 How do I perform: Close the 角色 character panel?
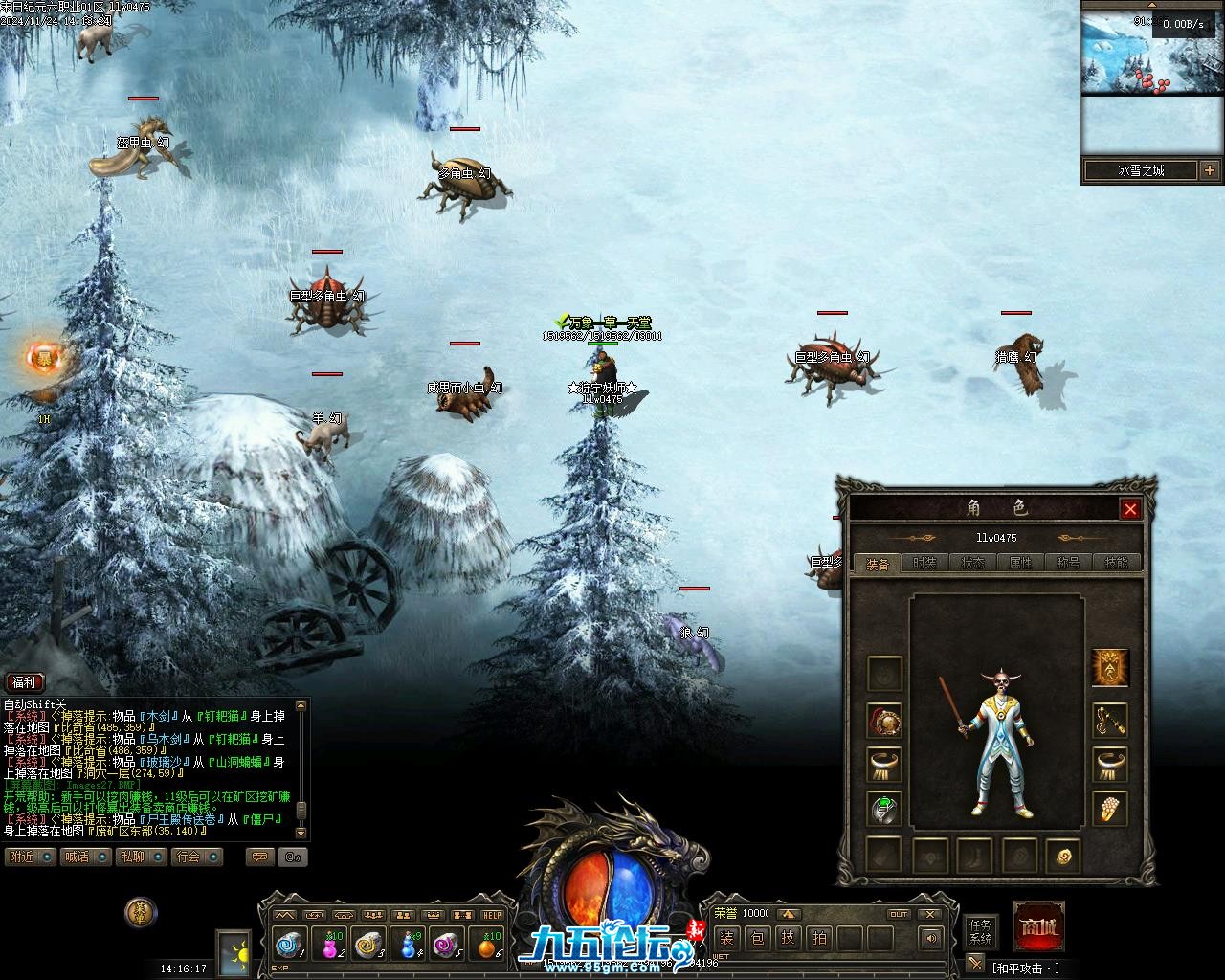(x=1130, y=508)
